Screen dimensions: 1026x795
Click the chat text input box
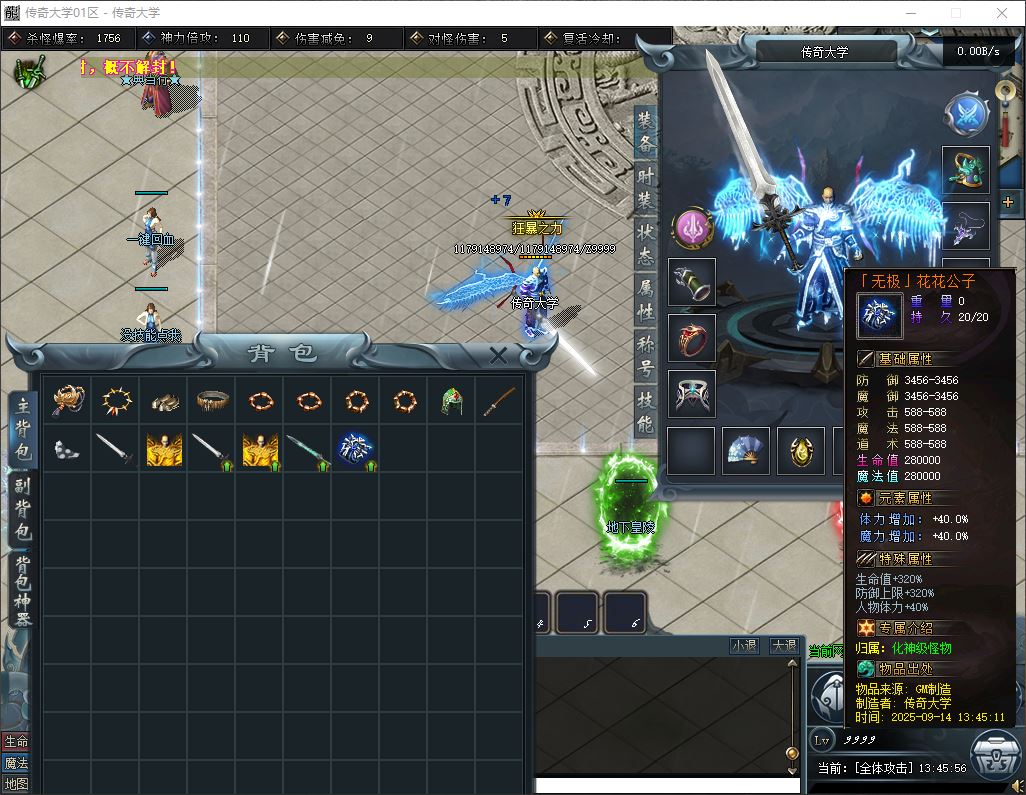(660, 785)
